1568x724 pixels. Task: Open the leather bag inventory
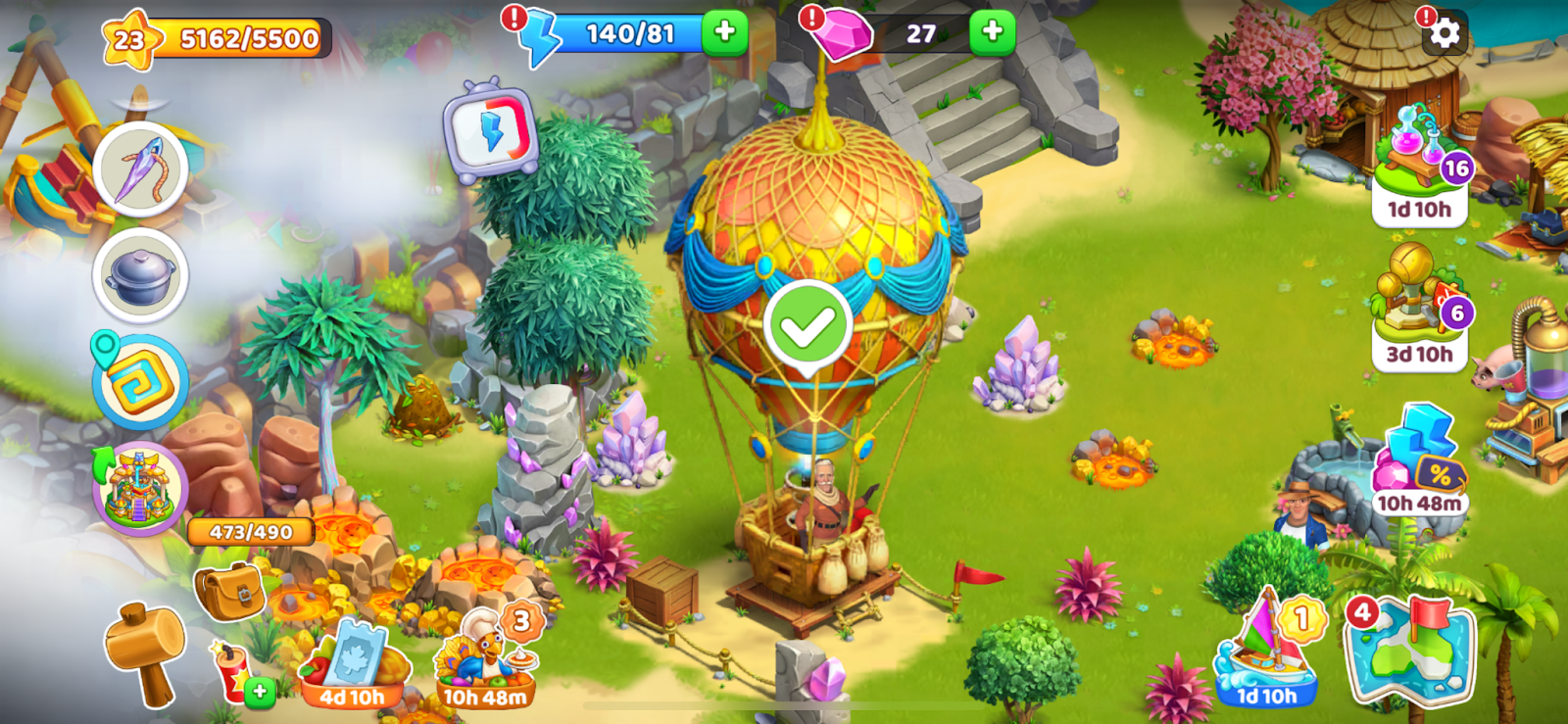pyautogui.click(x=229, y=590)
